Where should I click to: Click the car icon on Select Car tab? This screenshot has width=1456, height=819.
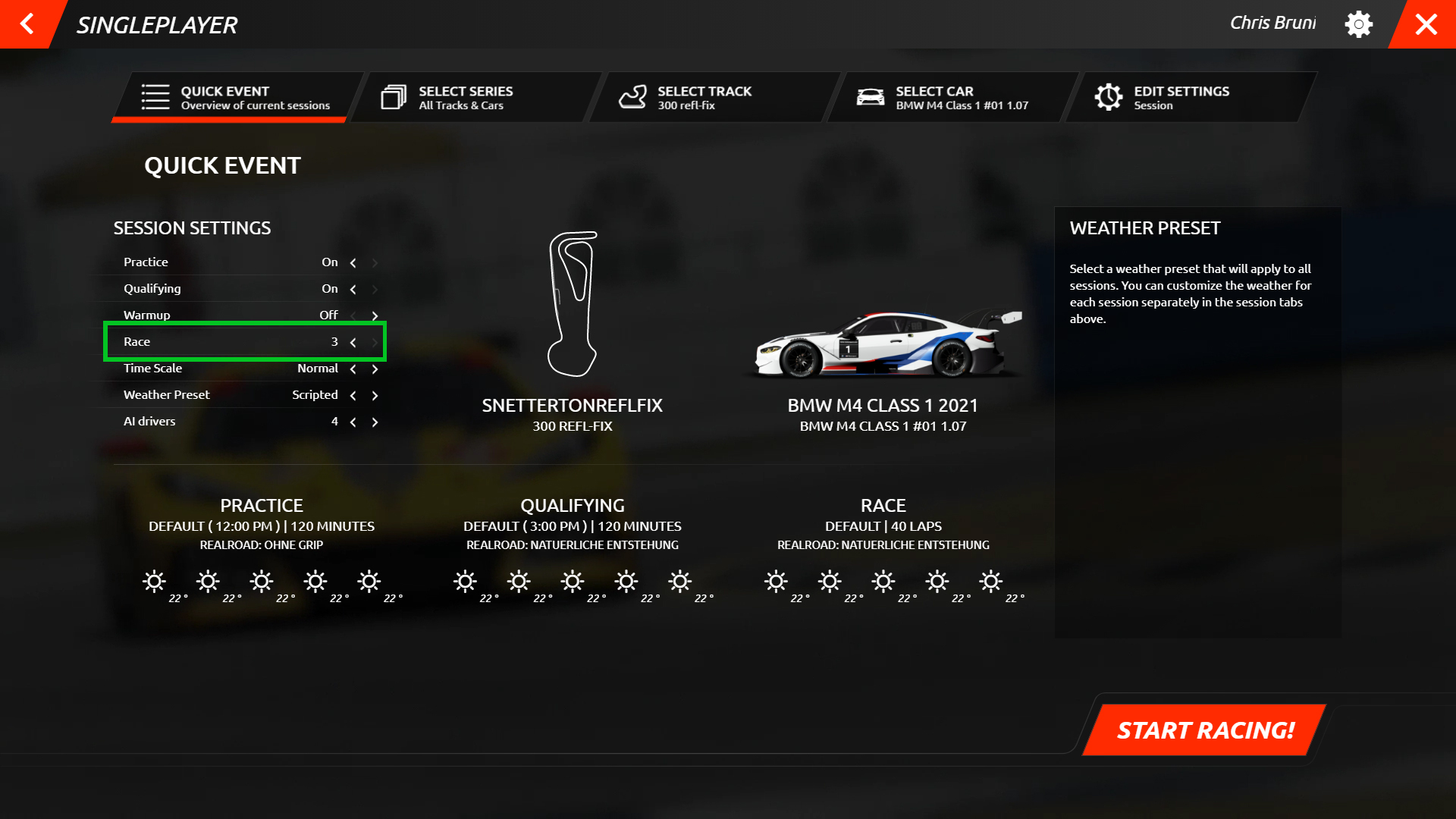pyautogui.click(x=871, y=97)
